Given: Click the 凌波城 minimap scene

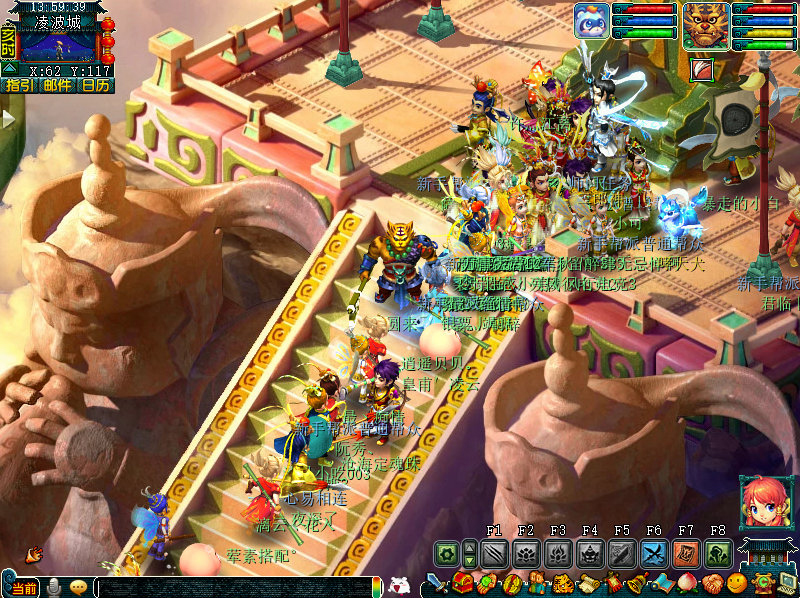Looking at the screenshot, I should pyautogui.click(x=58, y=45).
